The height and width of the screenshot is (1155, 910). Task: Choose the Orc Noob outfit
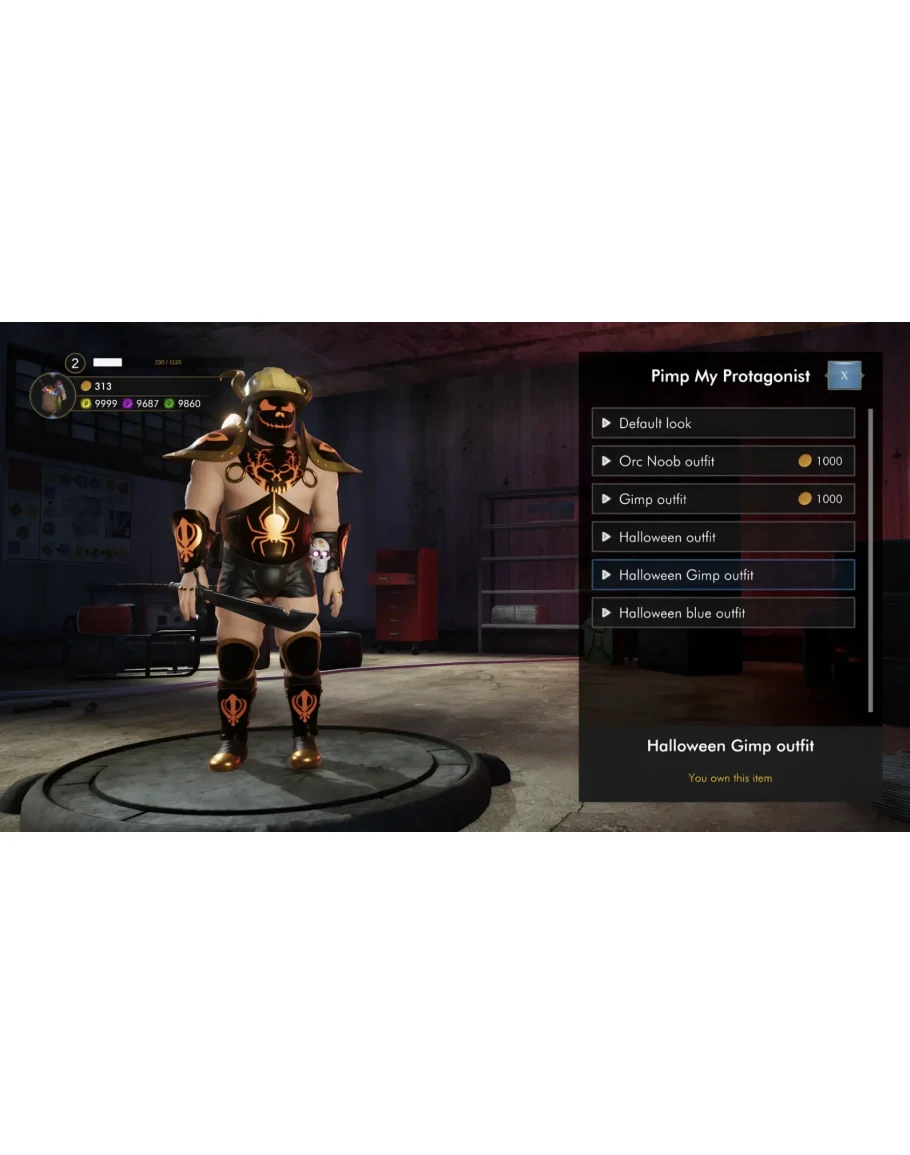723,461
